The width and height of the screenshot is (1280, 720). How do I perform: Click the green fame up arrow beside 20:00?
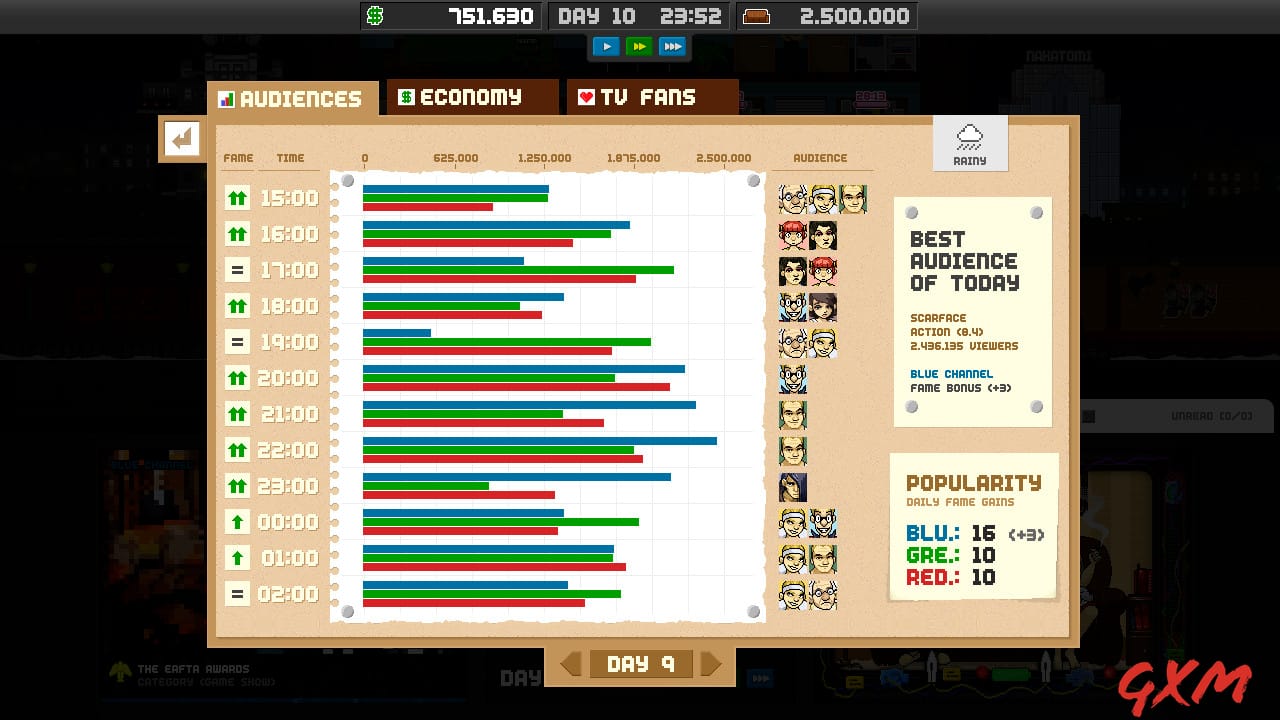pyautogui.click(x=237, y=377)
